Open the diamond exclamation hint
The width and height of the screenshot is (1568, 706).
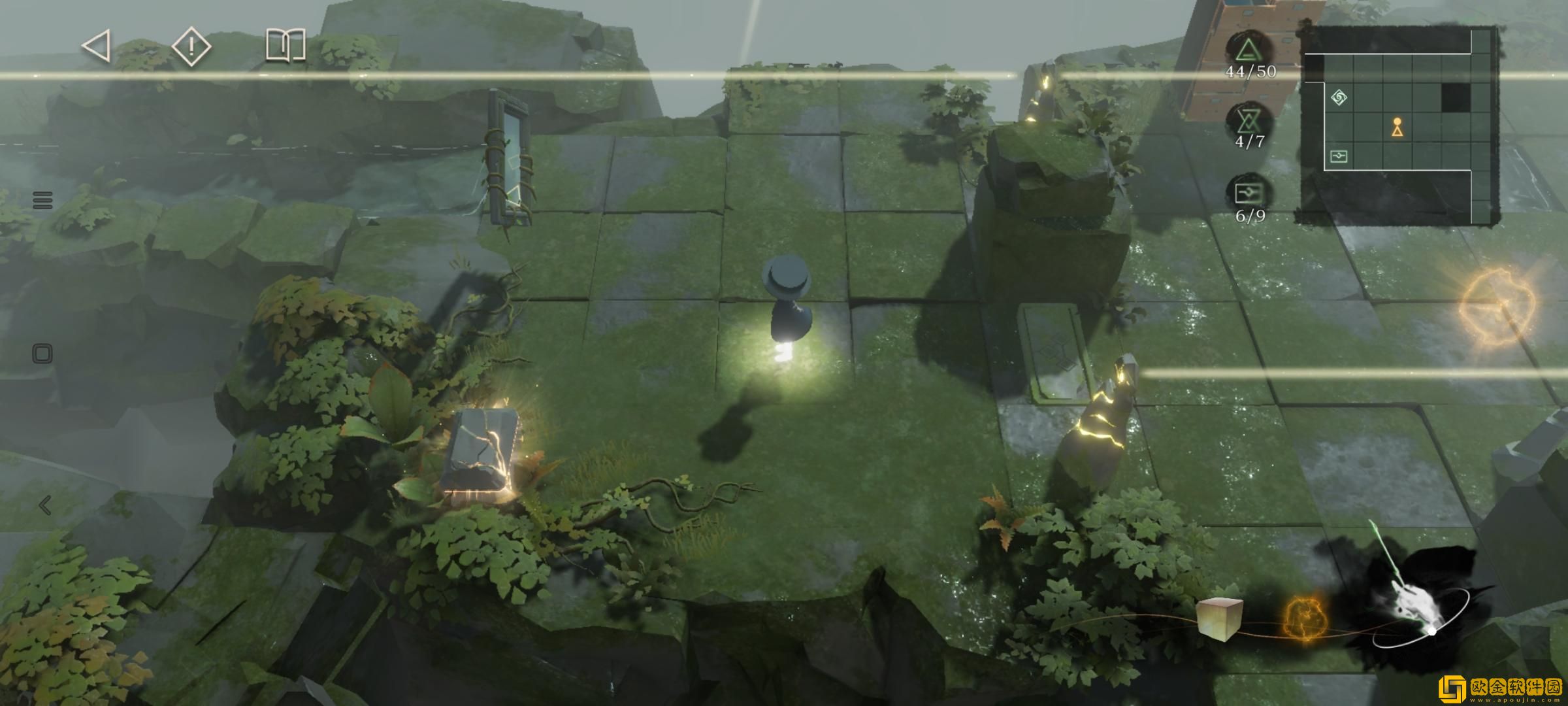click(x=191, y=47)
